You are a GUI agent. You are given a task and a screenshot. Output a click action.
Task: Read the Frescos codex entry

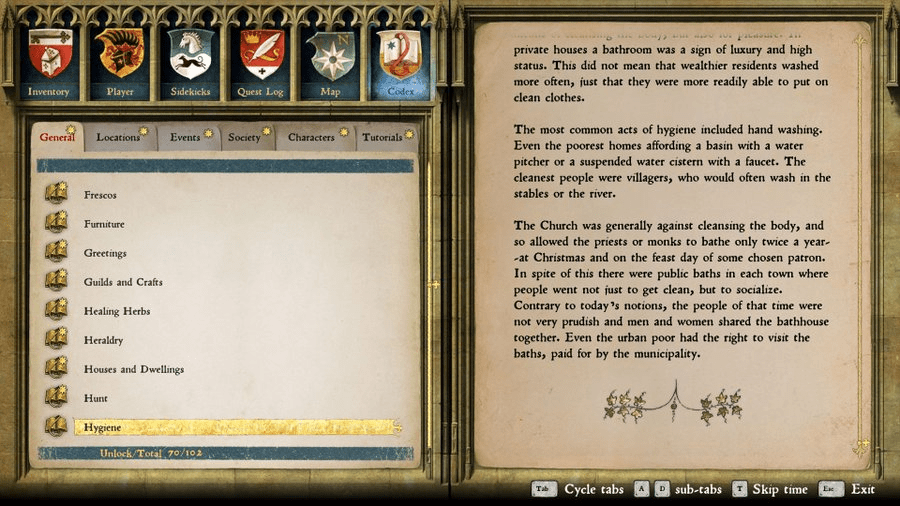pos(100,195)
